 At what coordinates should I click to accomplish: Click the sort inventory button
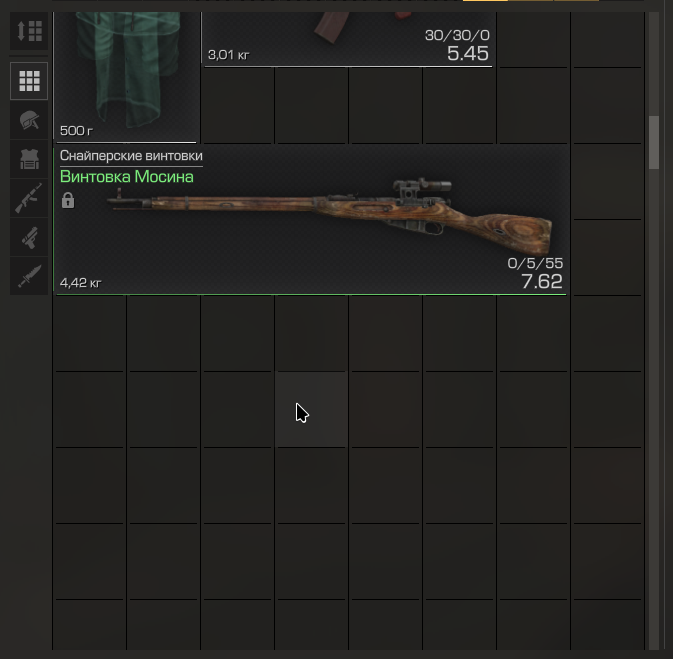[30, 31]
